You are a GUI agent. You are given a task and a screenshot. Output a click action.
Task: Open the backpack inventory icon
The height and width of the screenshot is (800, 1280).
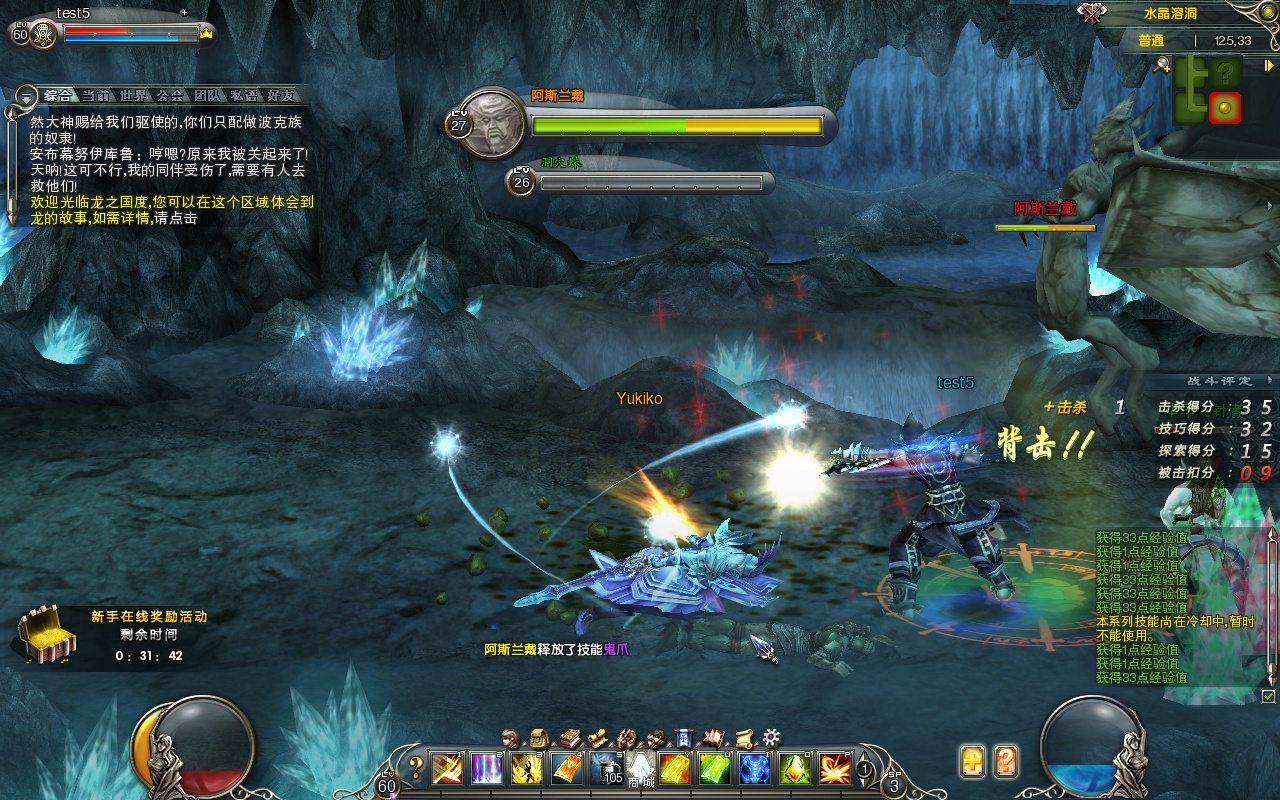pos(540,738)
